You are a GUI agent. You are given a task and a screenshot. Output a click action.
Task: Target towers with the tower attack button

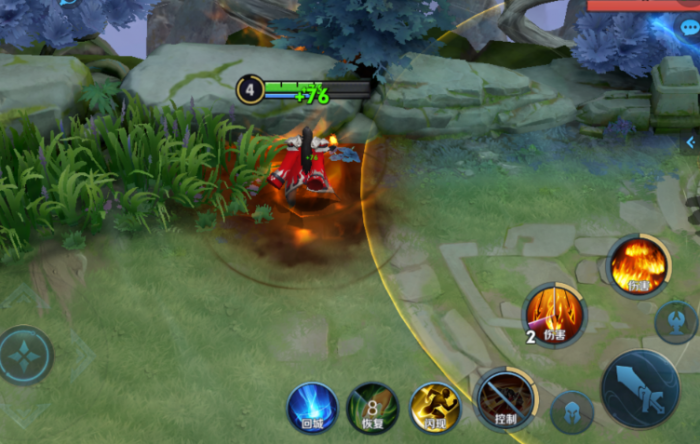[x=676, y=322]
